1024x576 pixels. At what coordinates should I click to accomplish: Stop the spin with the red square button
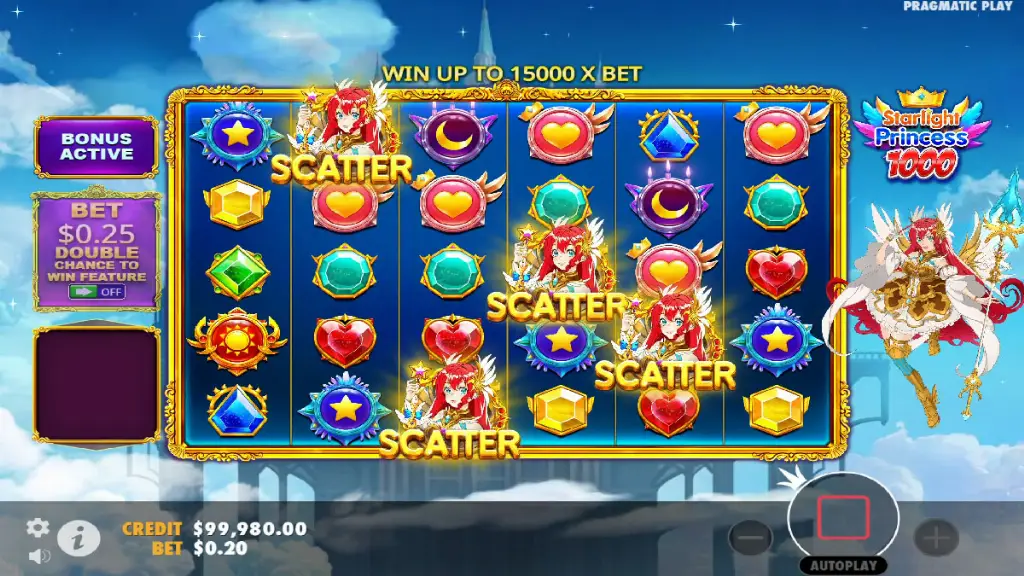pos(843,519)
